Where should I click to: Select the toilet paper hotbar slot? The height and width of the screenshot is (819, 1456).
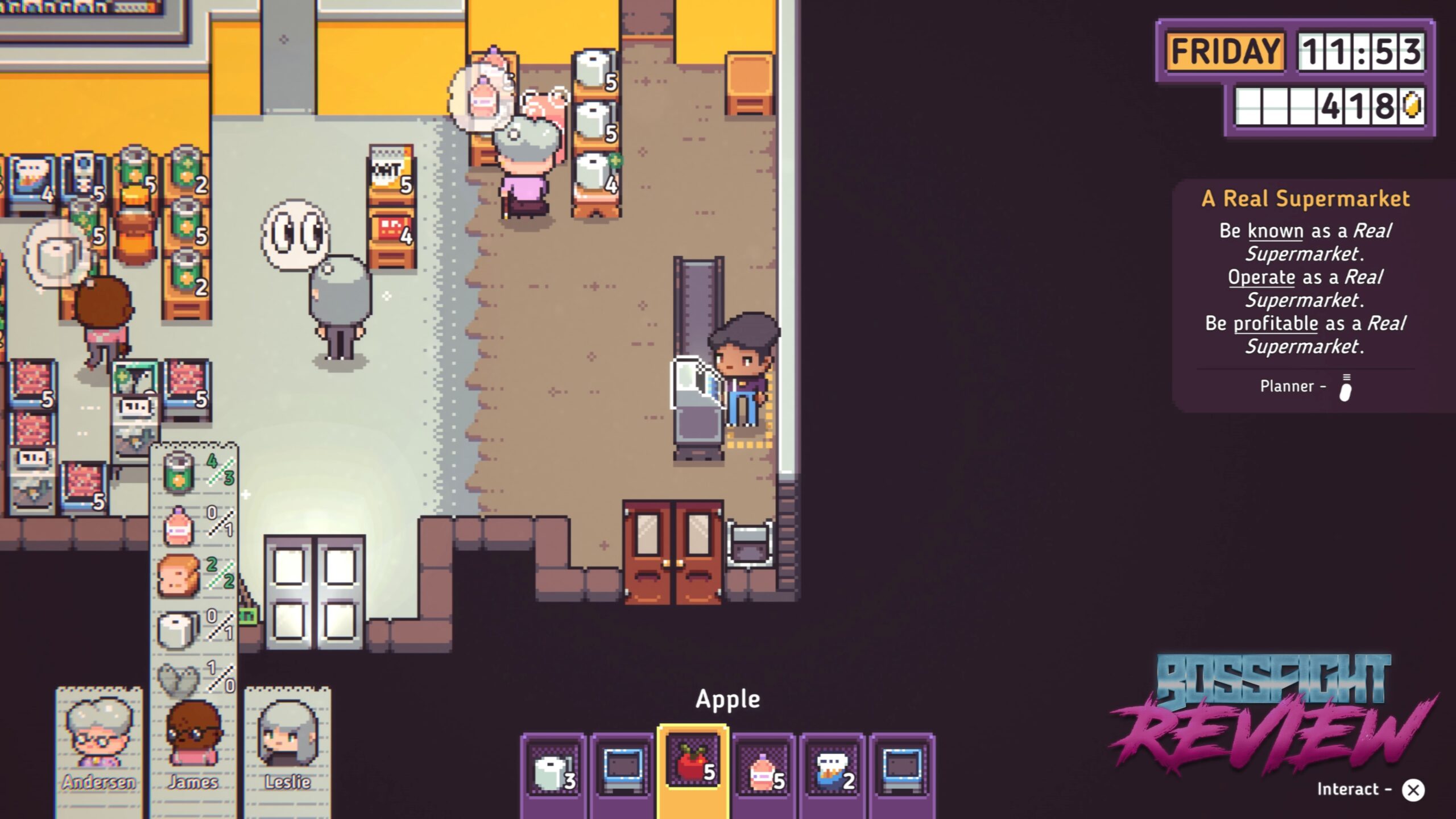click(x=553, y=771)
